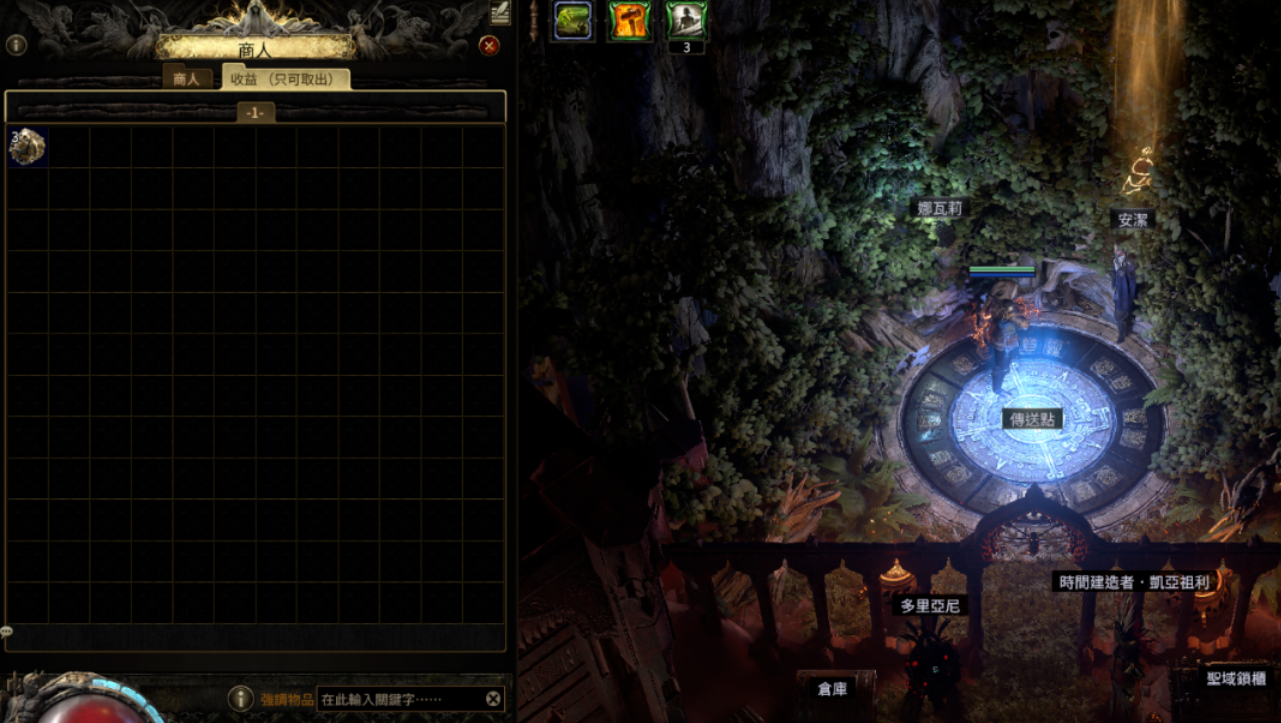Click the 聖域鎖櫃 locker label
This screenshot has width=1281, height=723.
tap(1236, 679)
